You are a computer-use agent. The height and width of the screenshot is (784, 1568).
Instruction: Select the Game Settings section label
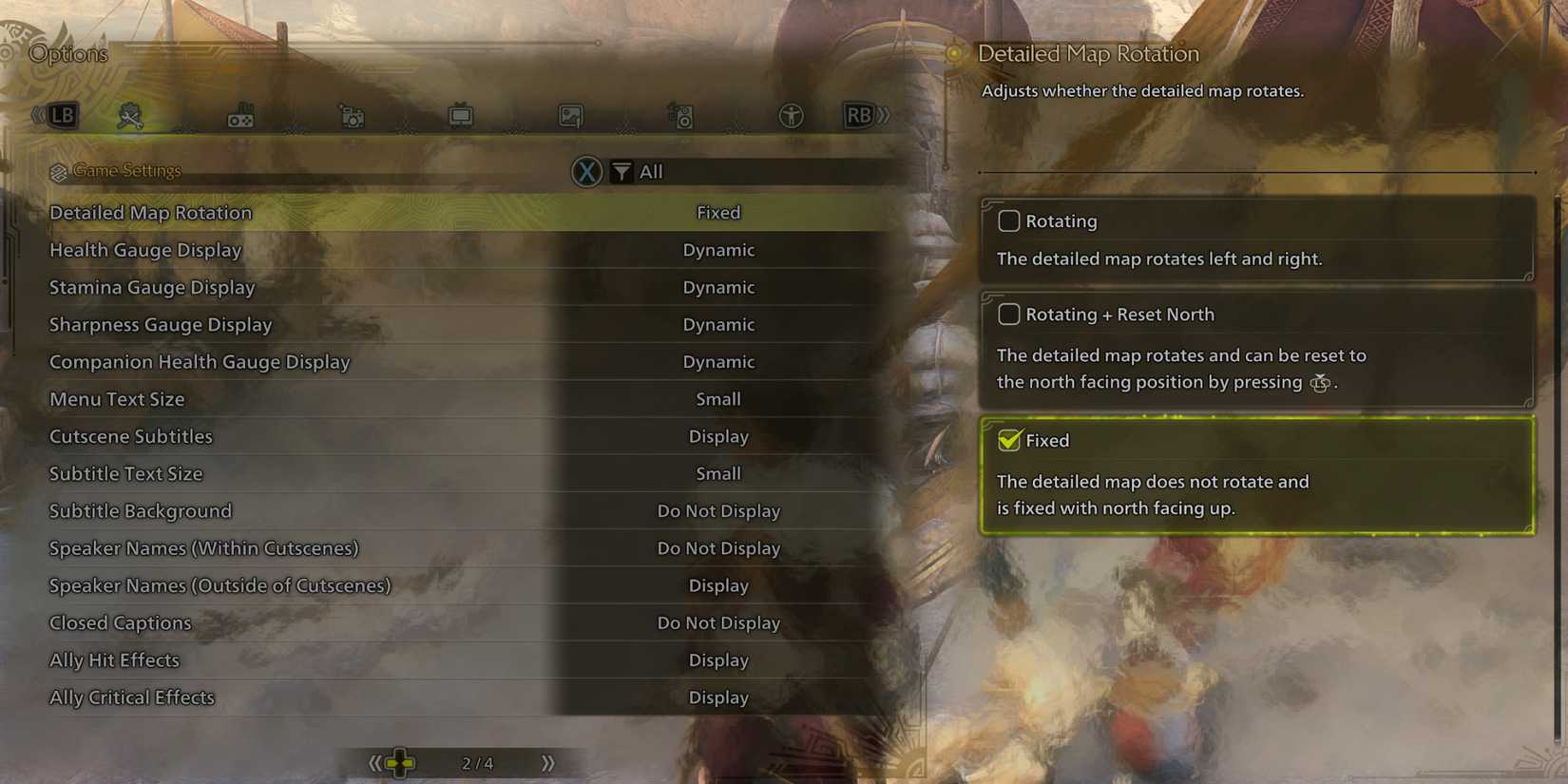(x=126, y=170)
